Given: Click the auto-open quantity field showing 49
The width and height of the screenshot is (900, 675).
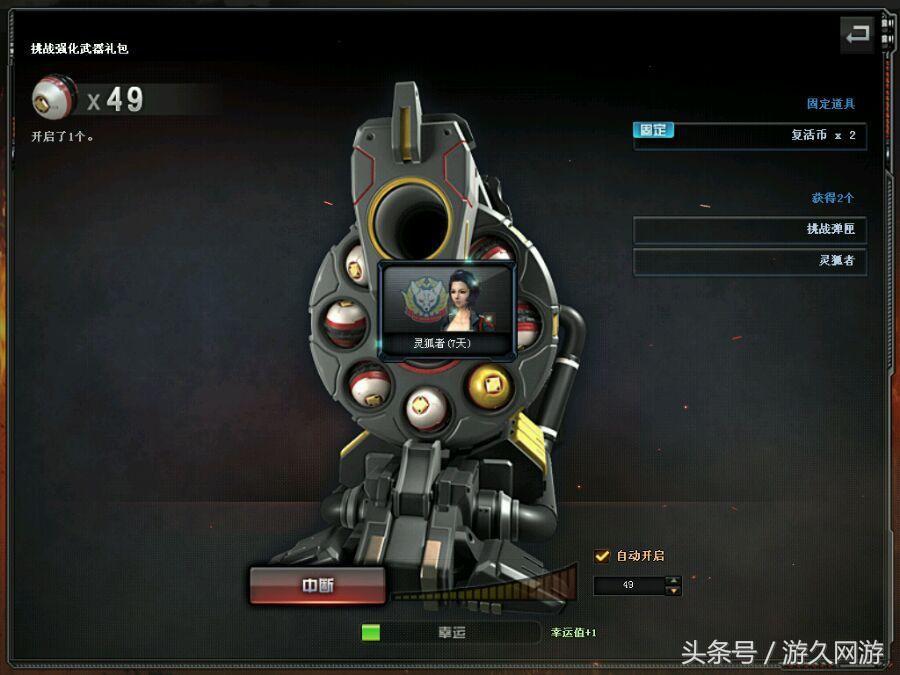Looking at the screenshot, I should tap(629, 585).
